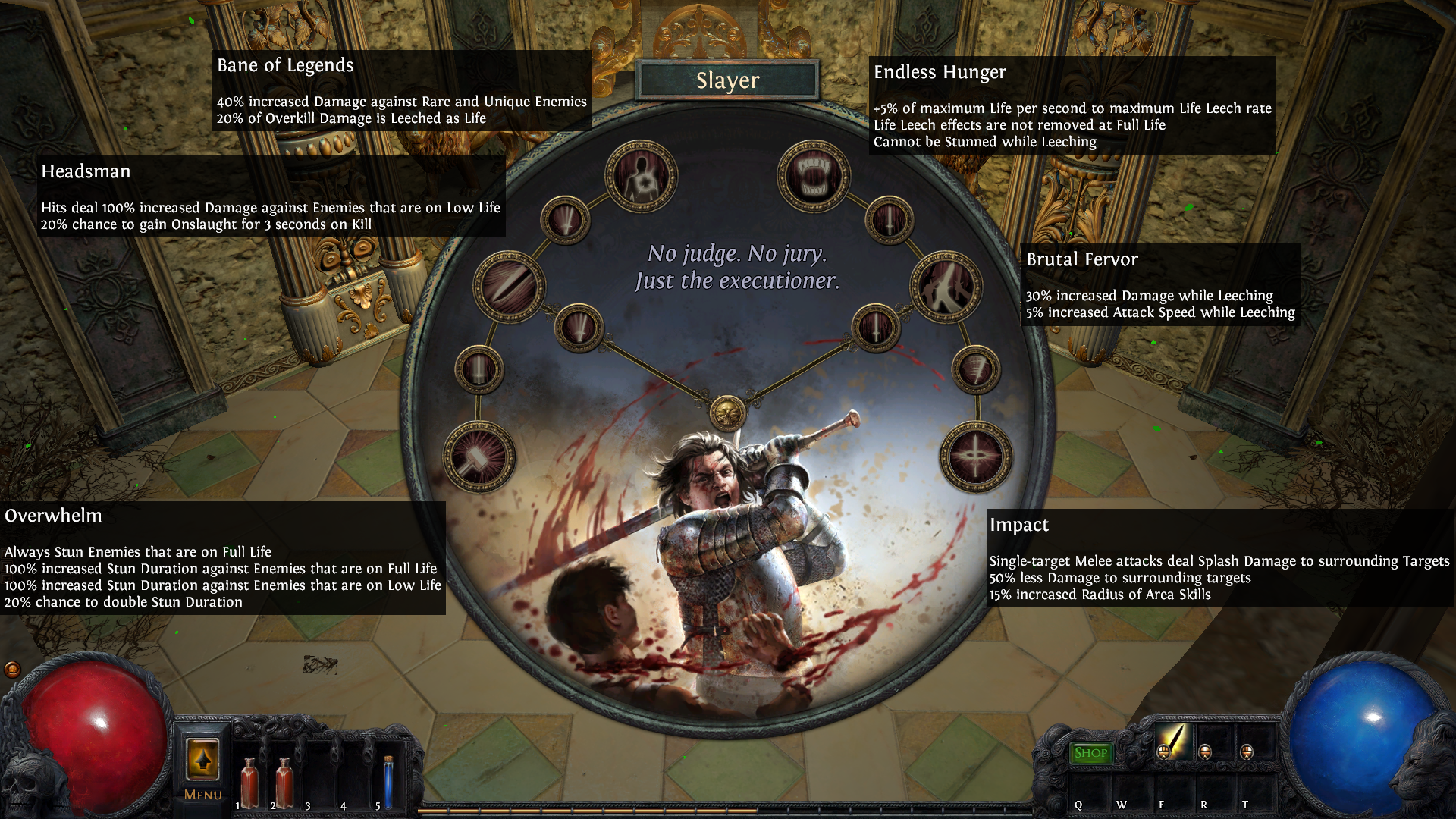
Task: Open the green Shop button
Action: [x=1090, y=752]
